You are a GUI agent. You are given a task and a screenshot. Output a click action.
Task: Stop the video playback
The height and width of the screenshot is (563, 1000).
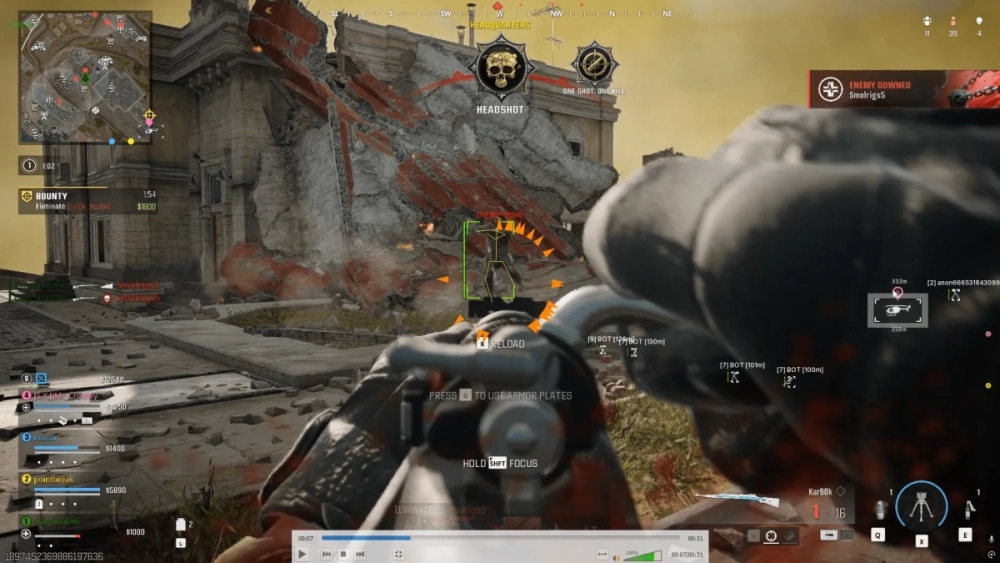[343, 554]
